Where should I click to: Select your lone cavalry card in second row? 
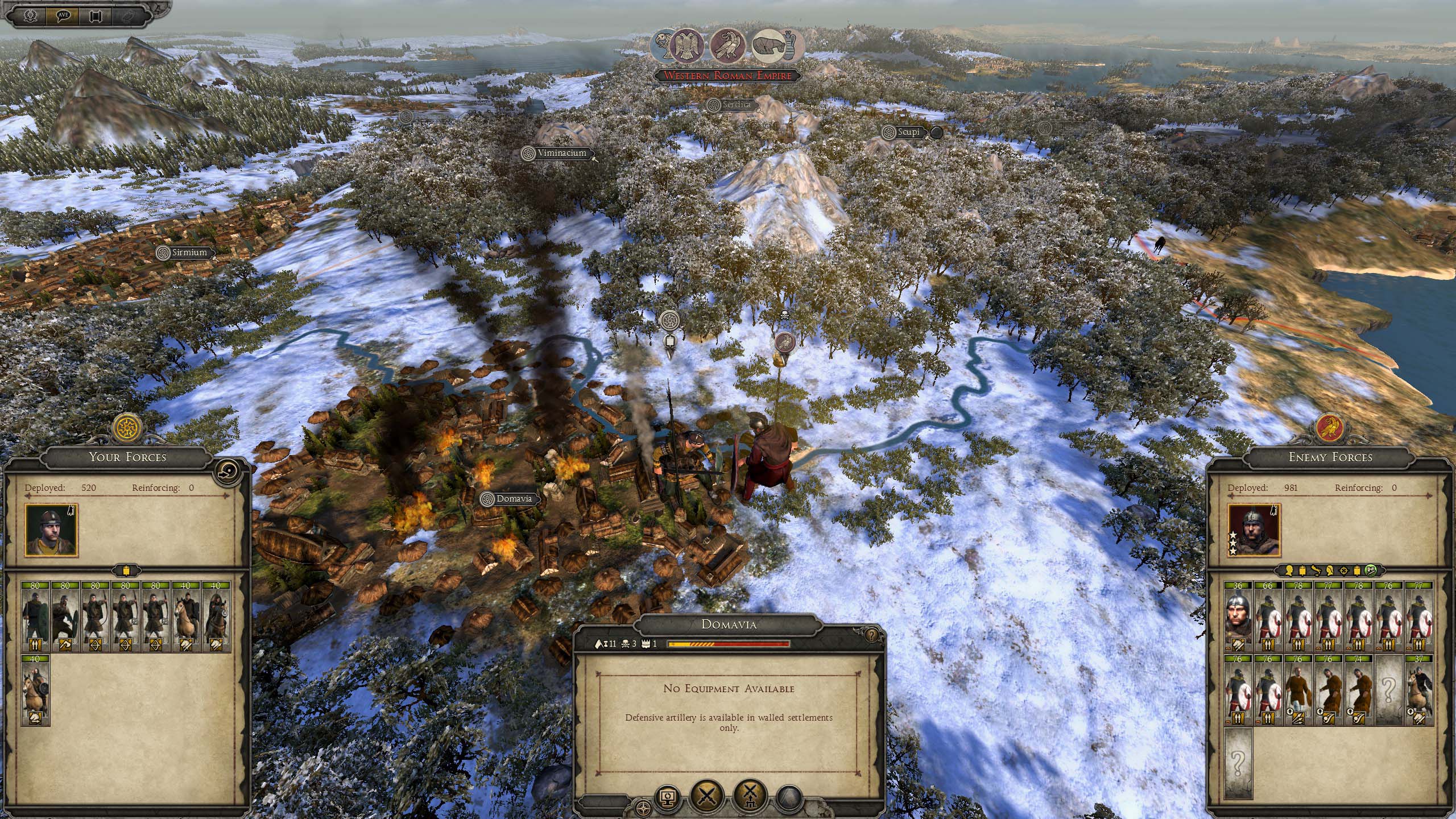pyautogui.click(x=35, y=690)
